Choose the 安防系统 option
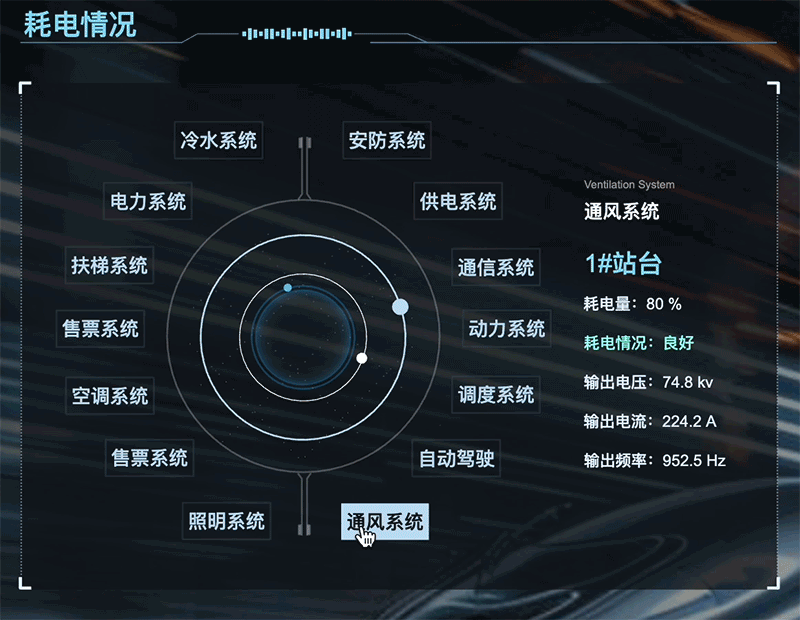This screenshot has height=620, width=800. [386, 140]
